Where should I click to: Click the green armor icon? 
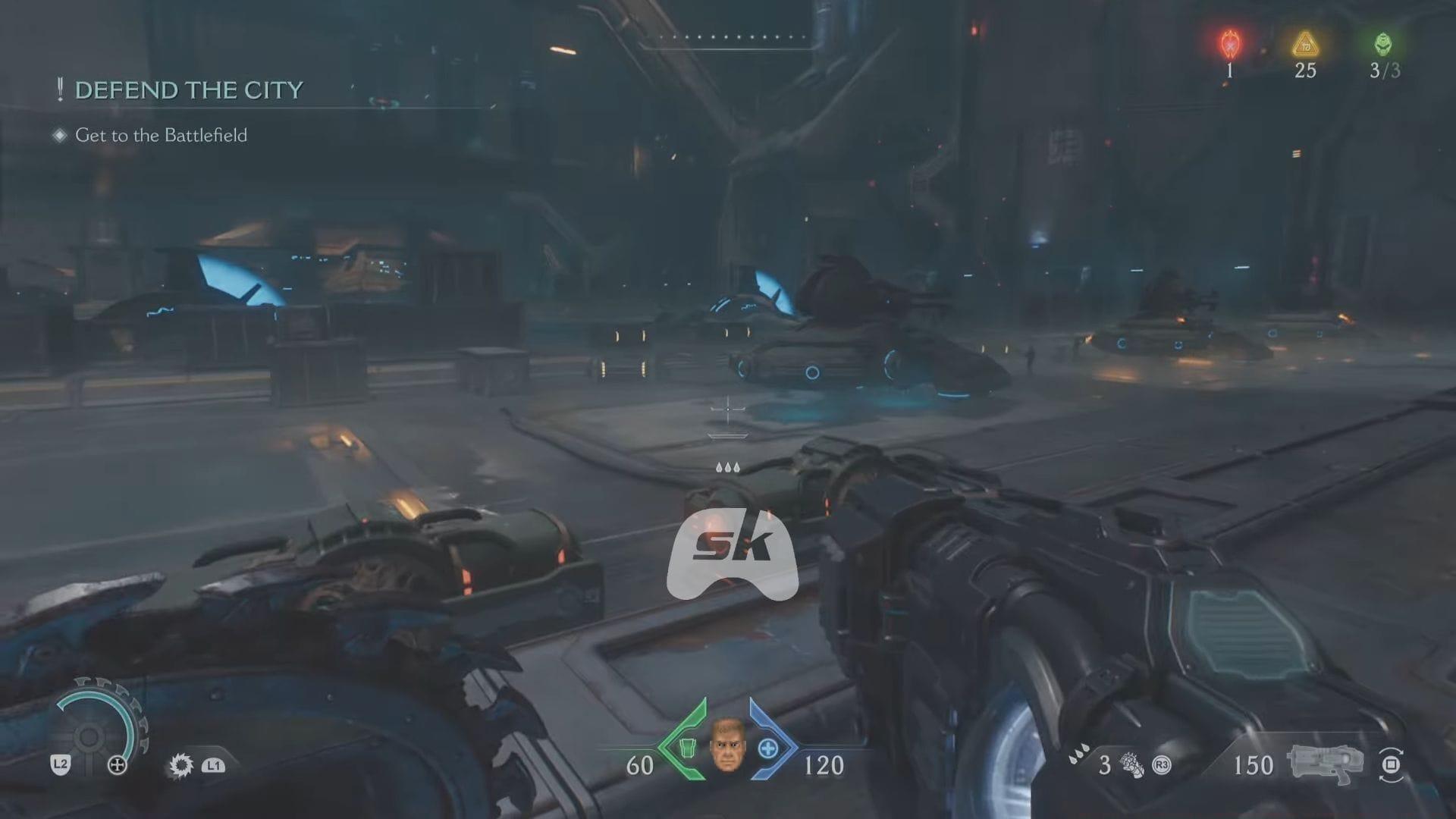(687, 748)
